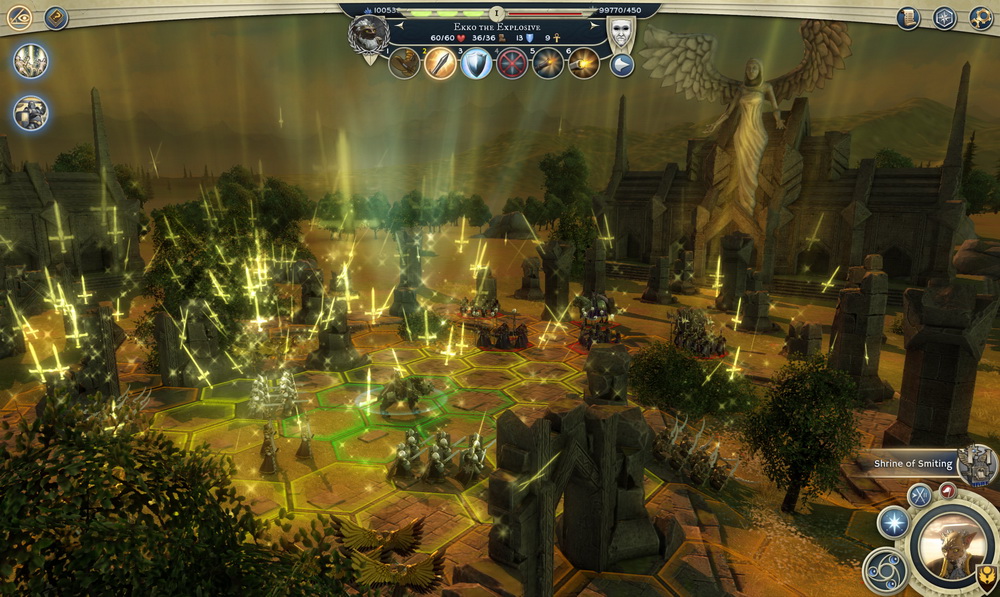
Task: Choose the crossbow ability in slot one
Action: [x=404, y=63]
